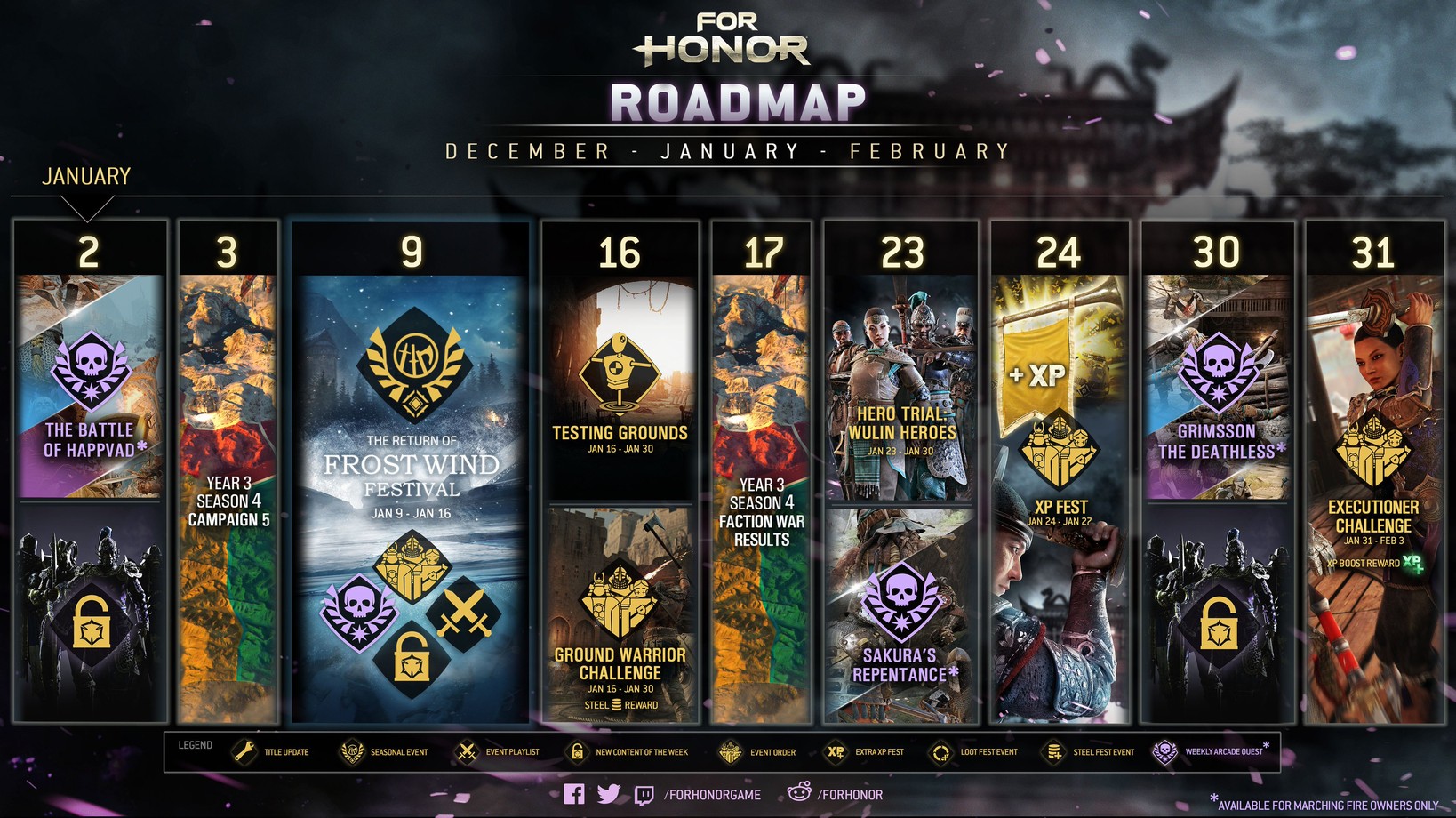Open the Year 3 Season 4 Campaign 5 panel

coord(228,498)
